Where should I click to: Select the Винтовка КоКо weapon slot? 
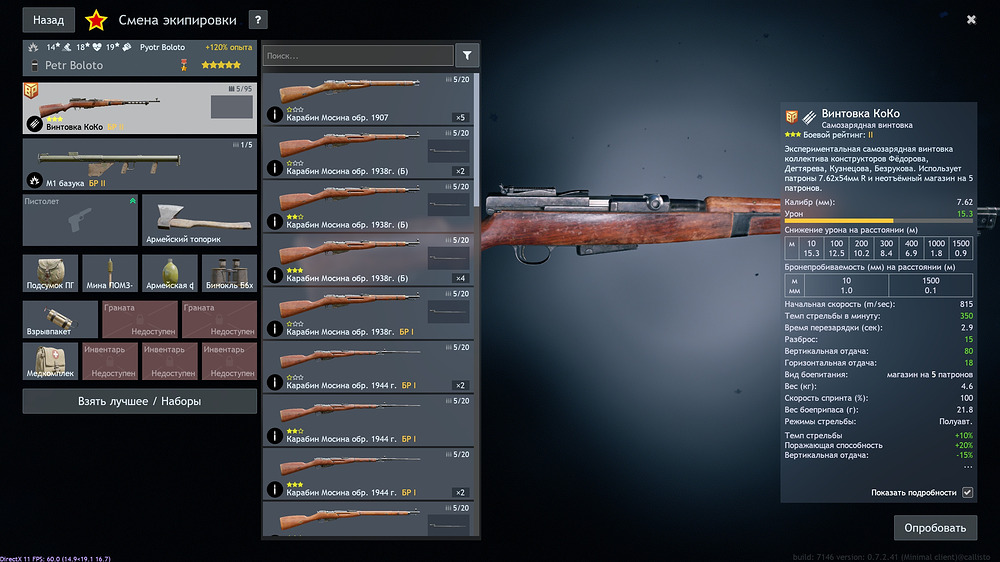click(139, 108)
